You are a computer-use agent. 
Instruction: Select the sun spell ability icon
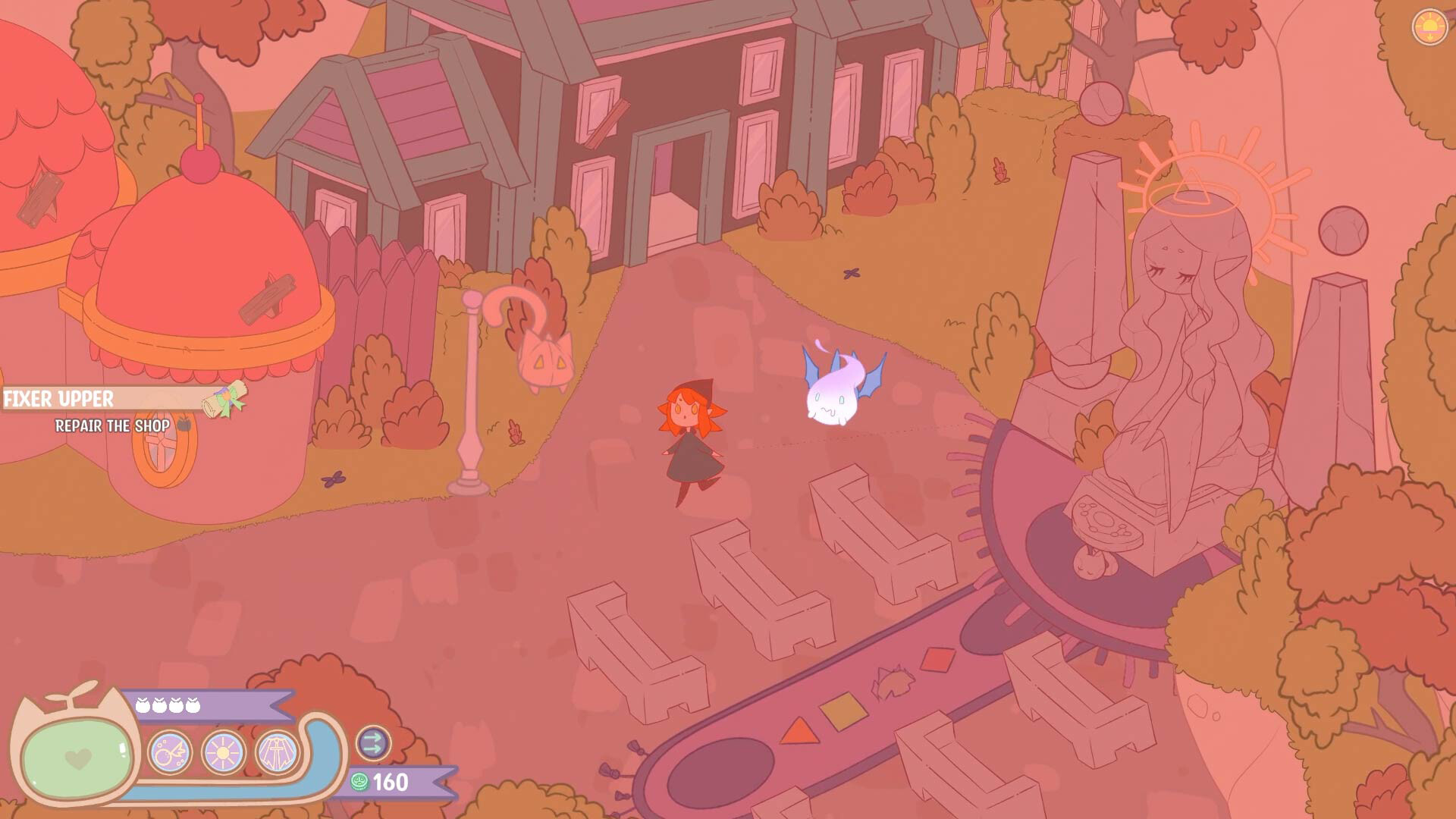click(223, 752)
